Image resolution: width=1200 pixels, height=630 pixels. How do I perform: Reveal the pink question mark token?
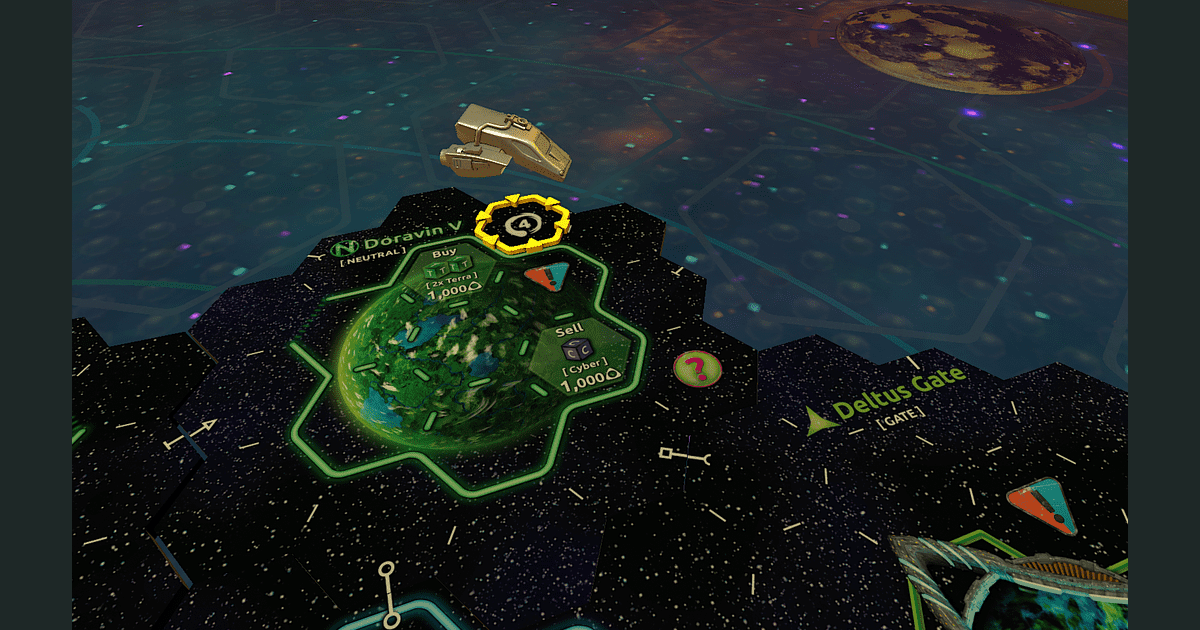coord(698,369)
